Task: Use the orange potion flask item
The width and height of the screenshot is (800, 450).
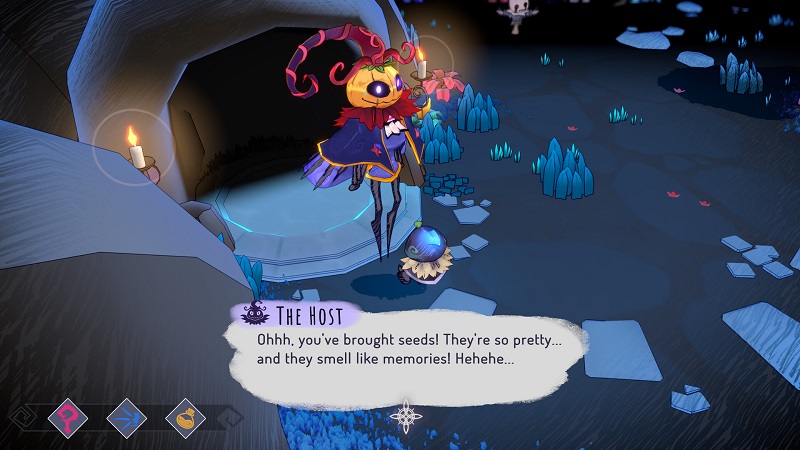Action: [185, 414]
